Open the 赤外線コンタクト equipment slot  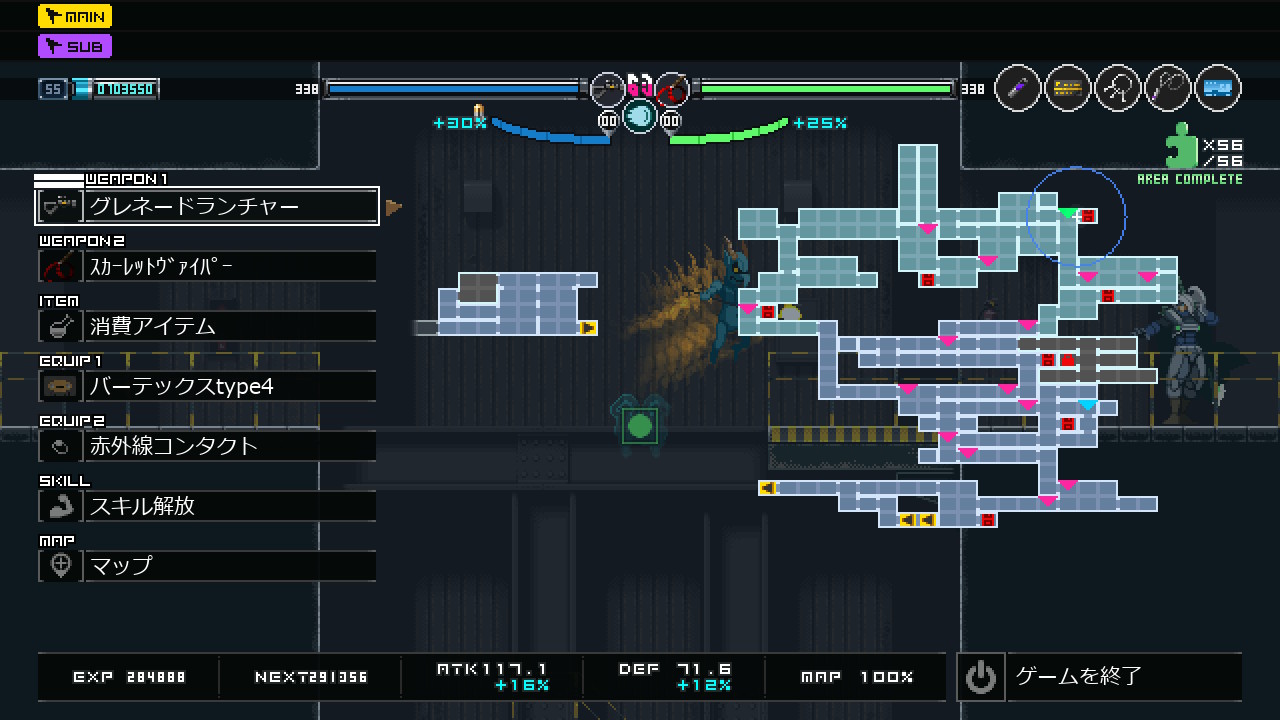(207, 446)
